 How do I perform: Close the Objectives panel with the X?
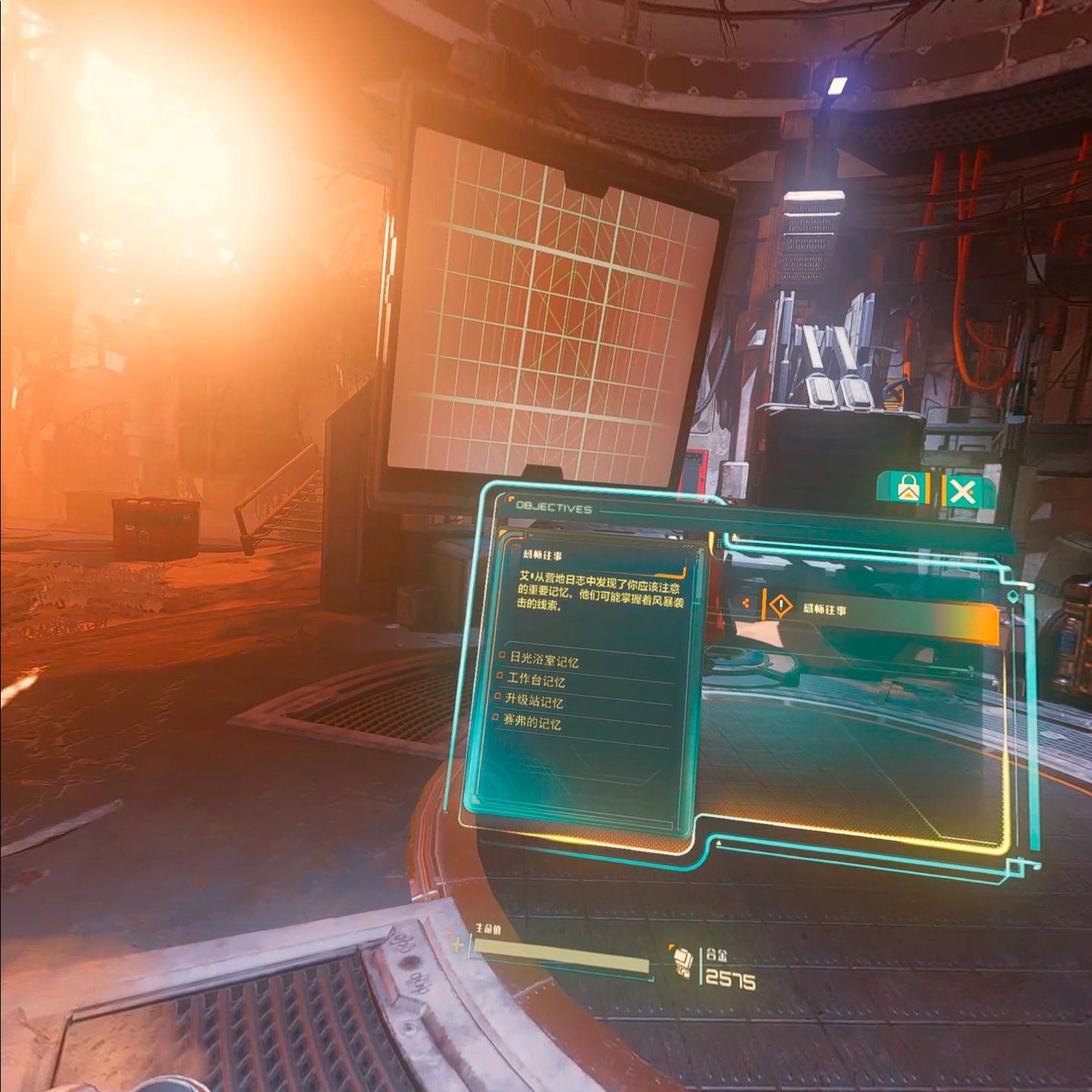tap(962, 493)
